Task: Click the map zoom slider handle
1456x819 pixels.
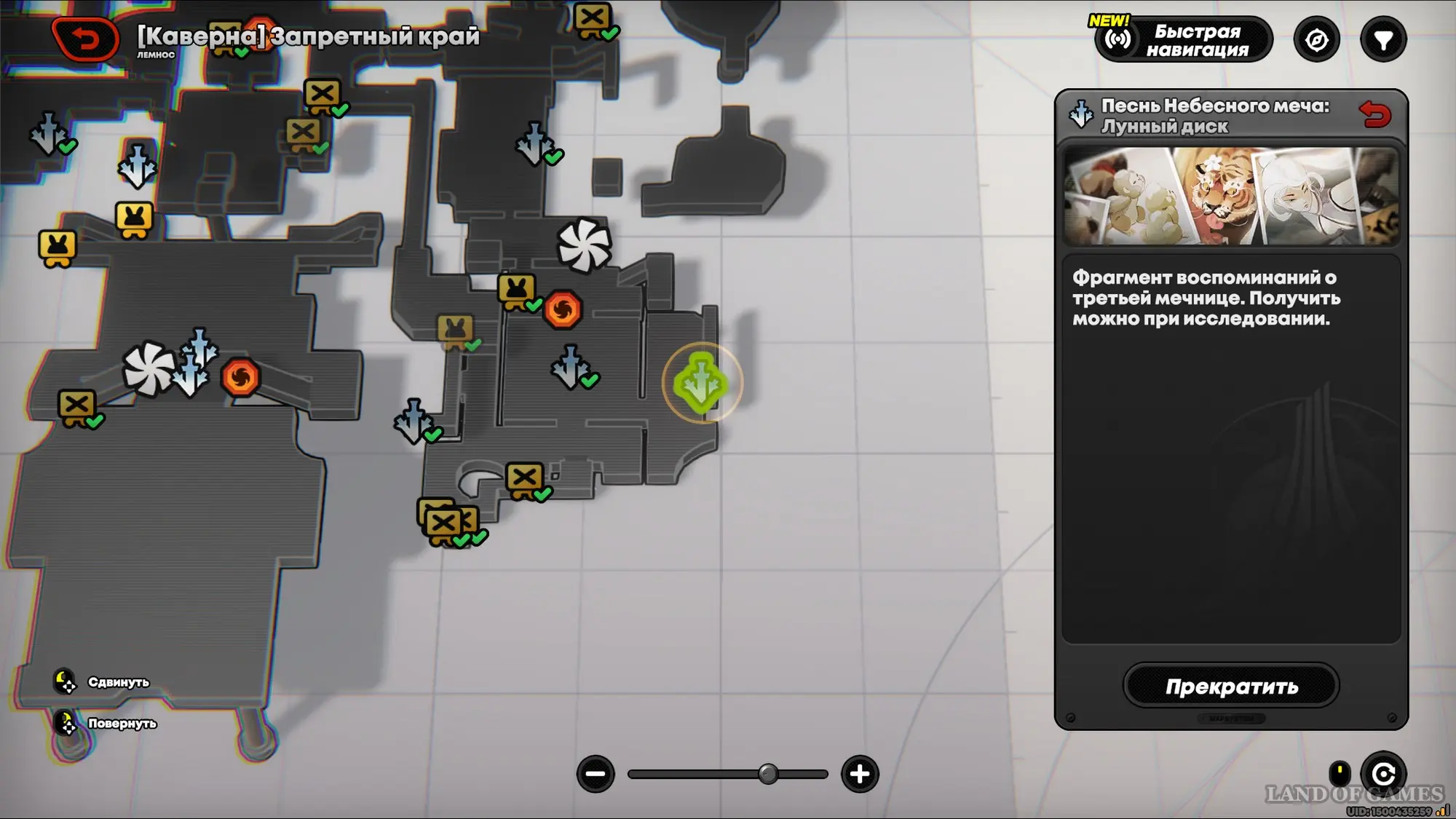Action: (x=768, y=774)
